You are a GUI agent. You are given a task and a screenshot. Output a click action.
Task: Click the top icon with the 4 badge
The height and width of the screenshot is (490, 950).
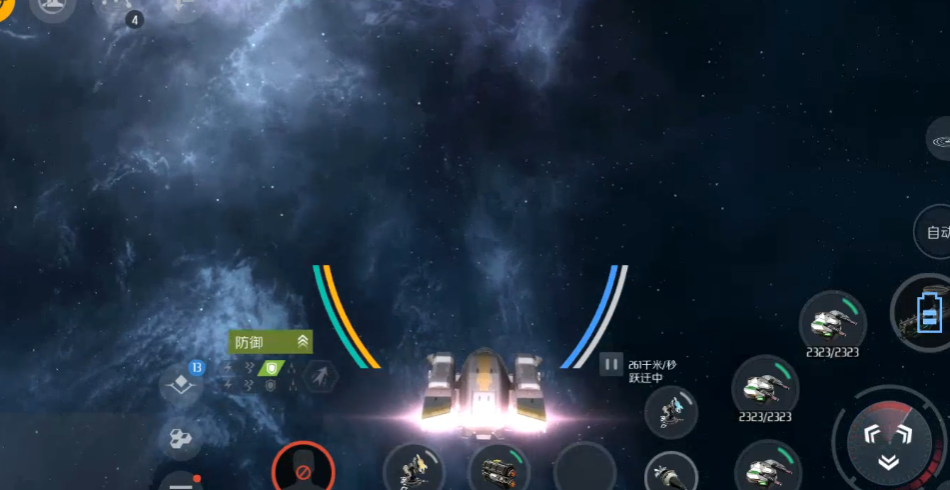[117, 9]
